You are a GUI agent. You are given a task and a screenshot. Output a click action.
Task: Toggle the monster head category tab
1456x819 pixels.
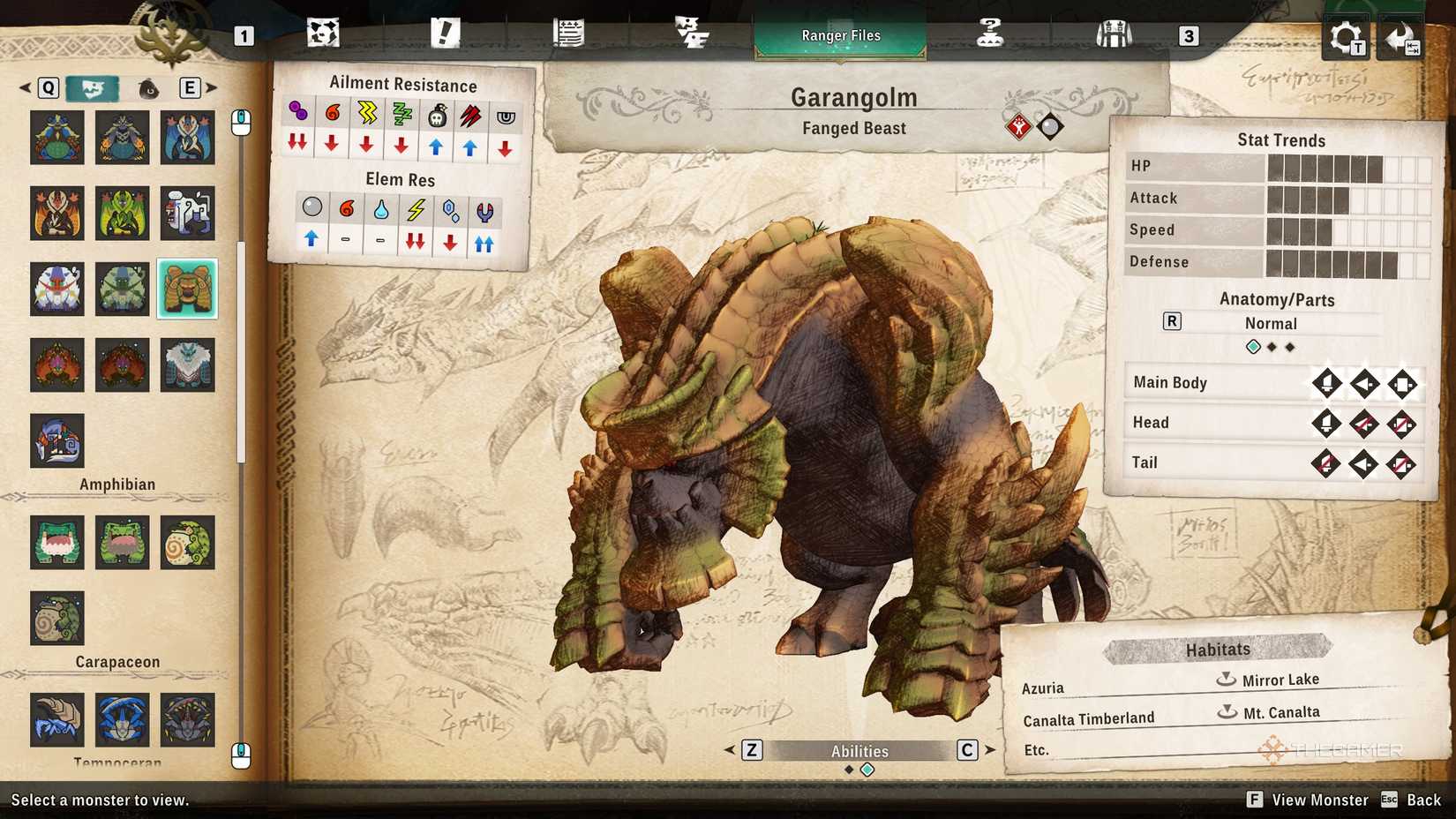(92, 88)
